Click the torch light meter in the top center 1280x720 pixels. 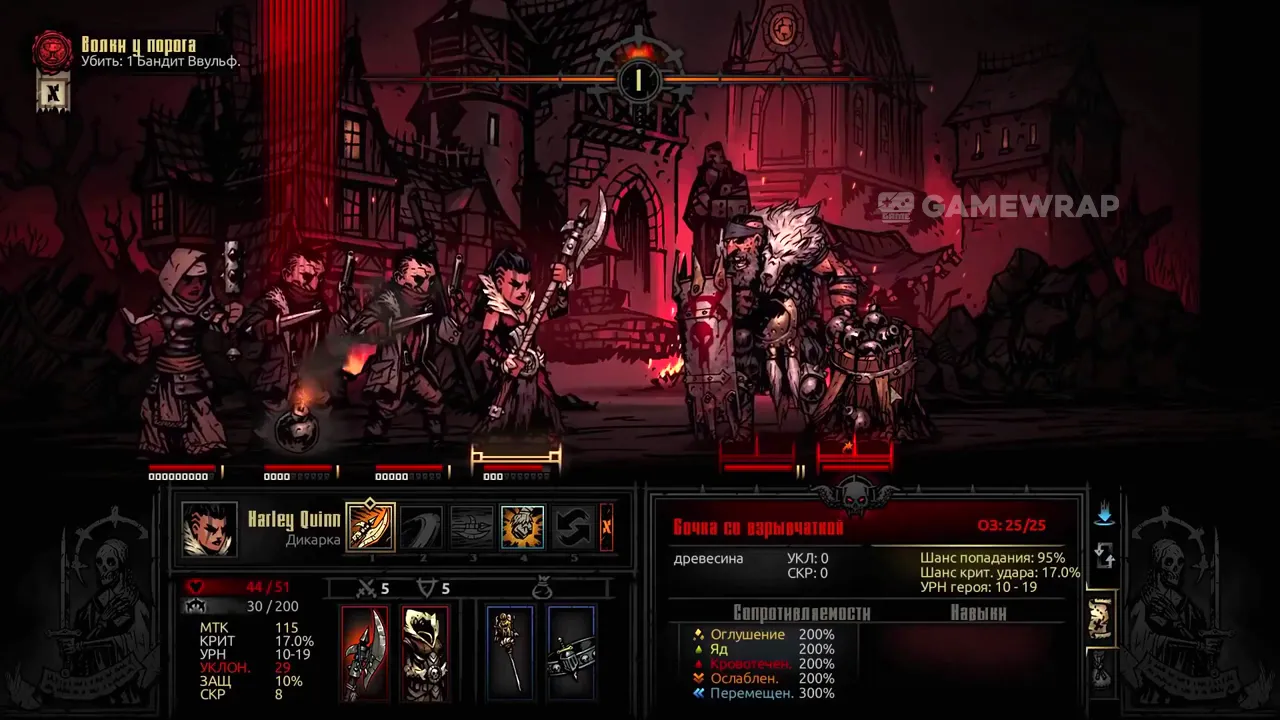coord(637,78)
